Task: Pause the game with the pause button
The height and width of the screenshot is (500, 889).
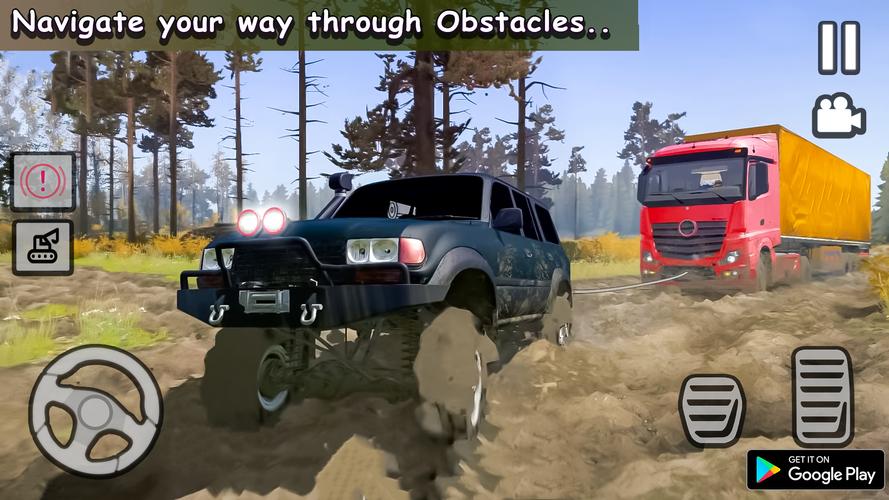Action: coord(838,48)
